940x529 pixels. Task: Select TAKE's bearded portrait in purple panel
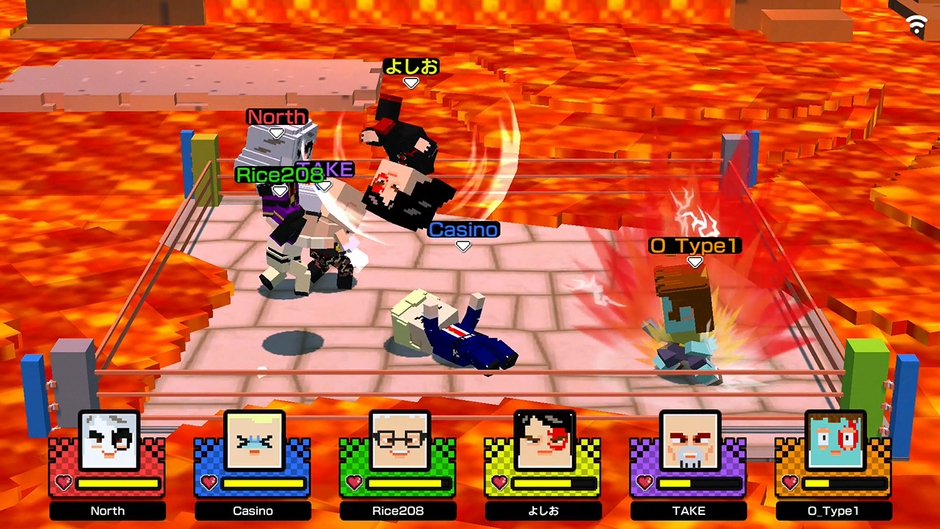[689, 440]
